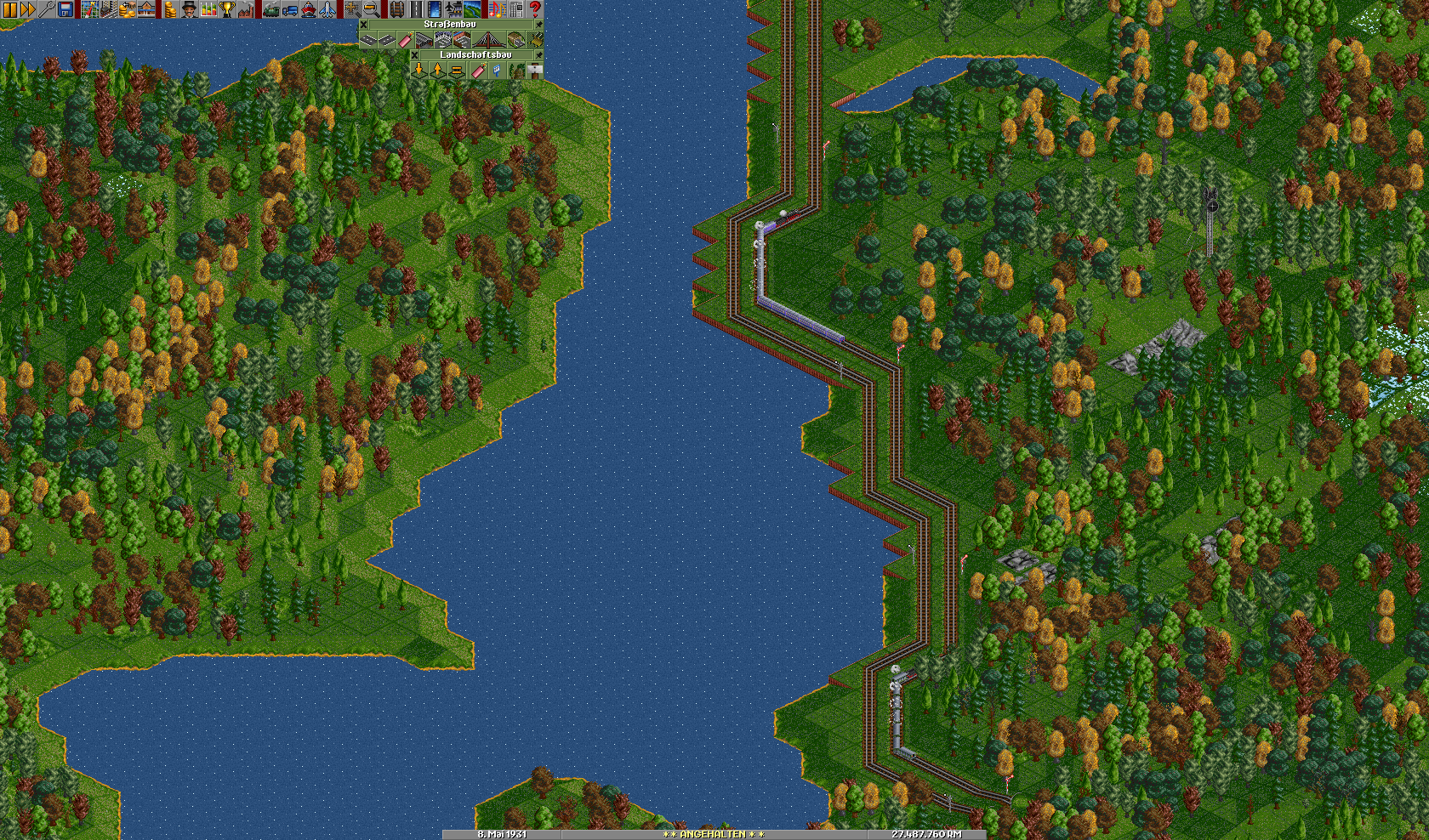This screenshot has height=840, width=1429.
Task: Open the music and sound note icon
Action: [497, 9]
